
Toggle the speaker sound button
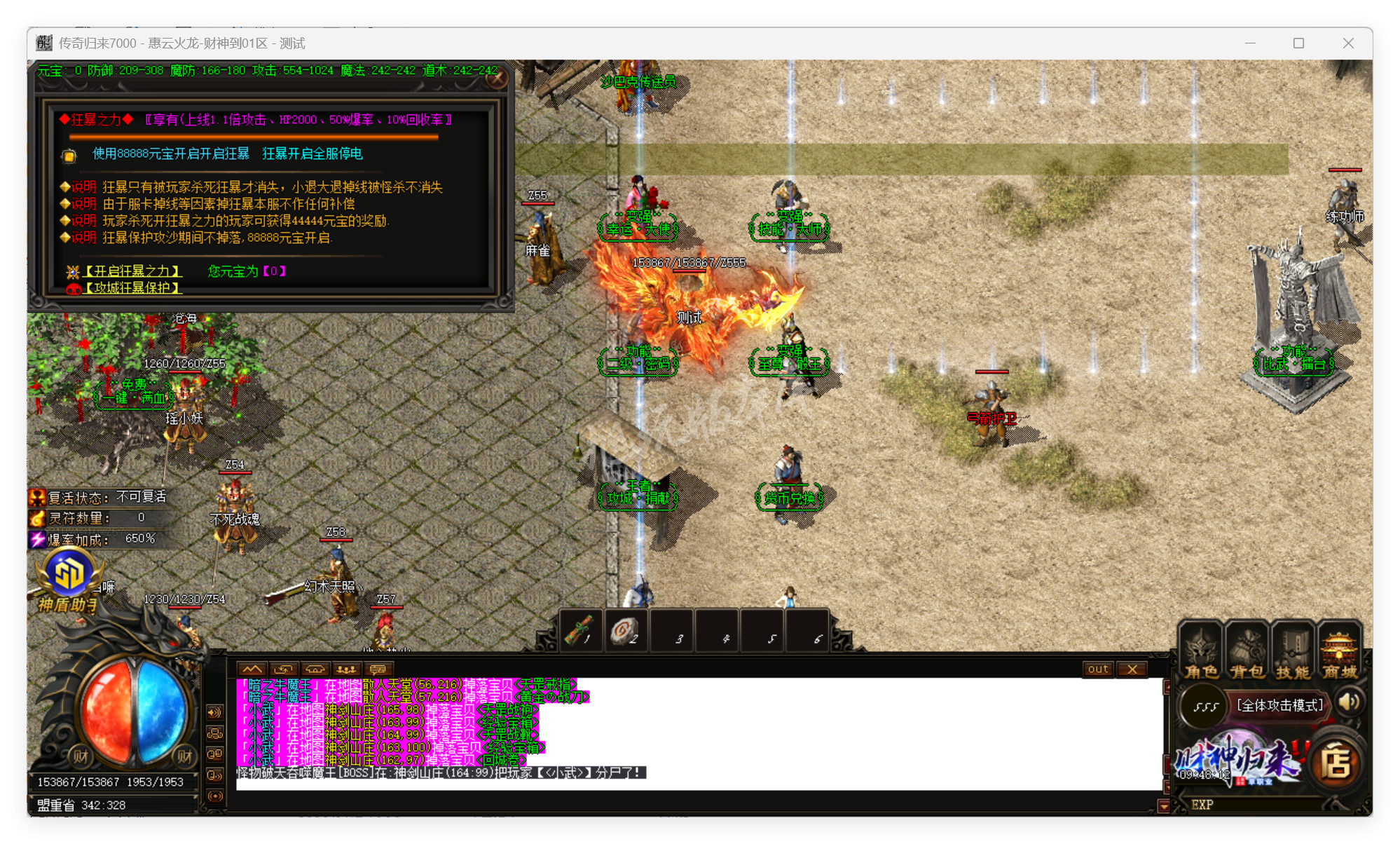click(1350, 702)
